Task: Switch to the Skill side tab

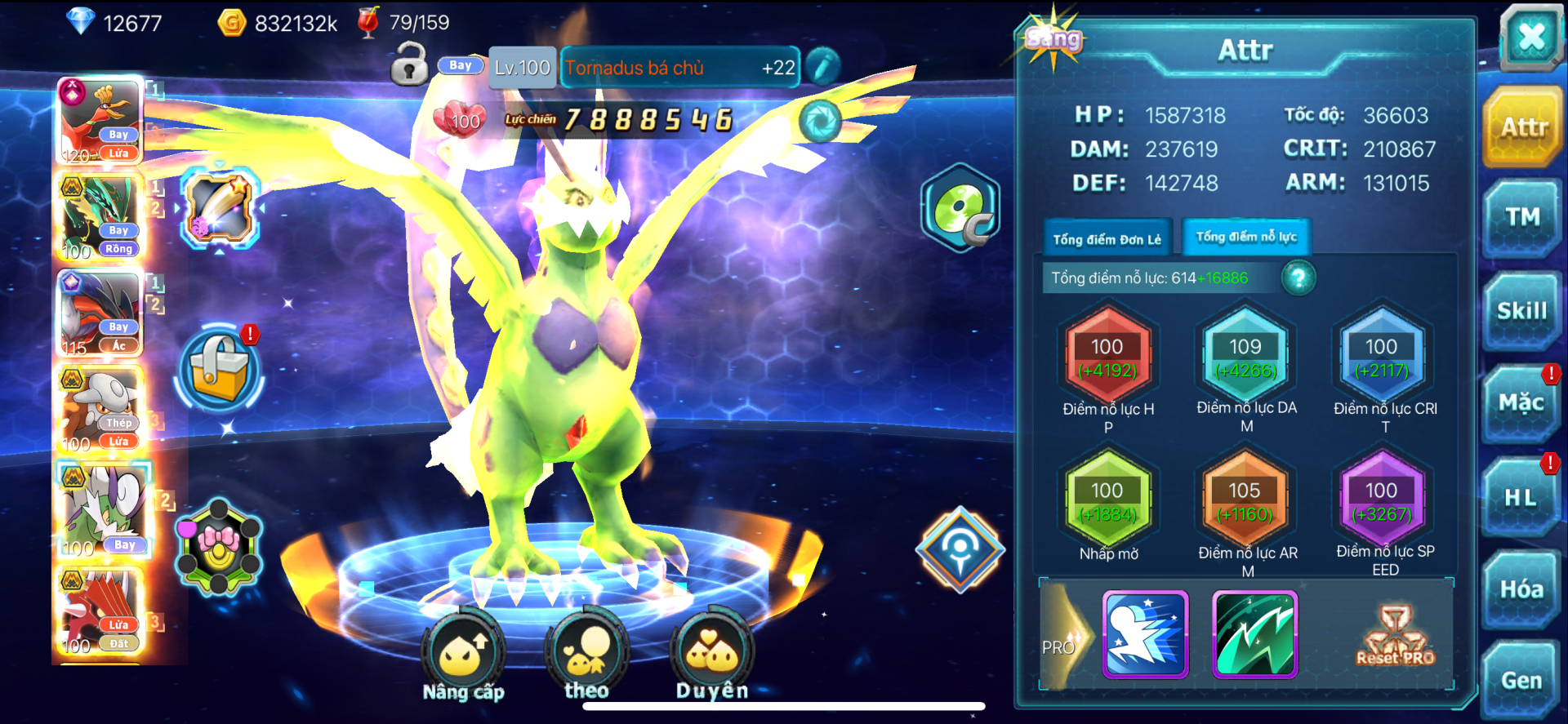Action: (x=1521, y=311)
